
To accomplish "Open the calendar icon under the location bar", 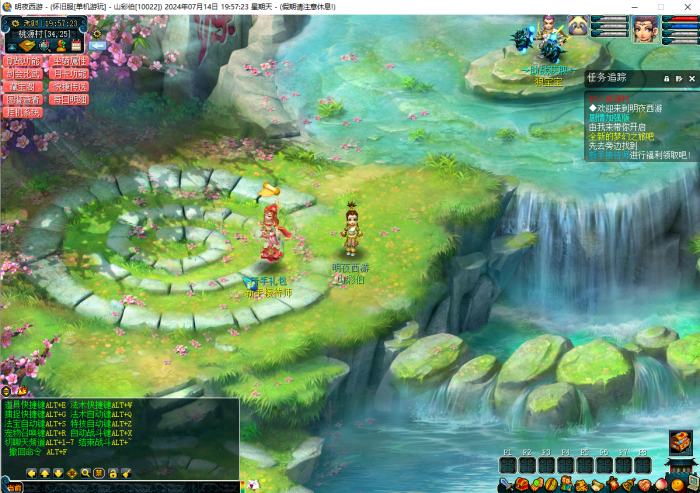I will coord(75,45).
